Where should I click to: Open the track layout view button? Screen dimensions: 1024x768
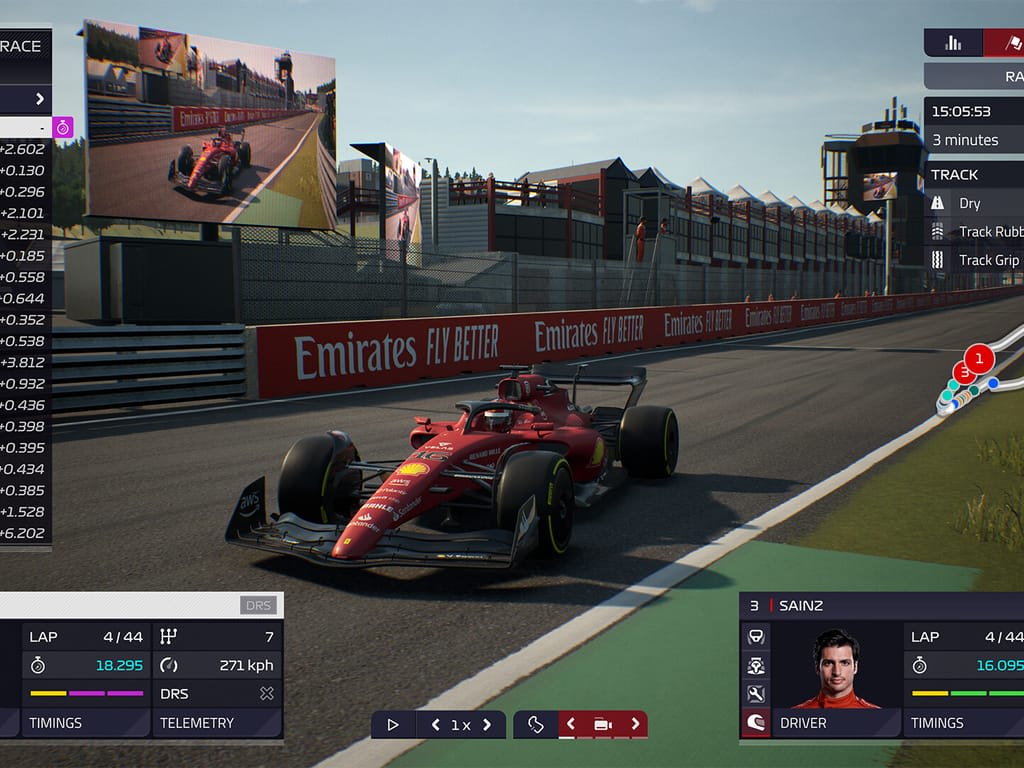click(536, 725)
